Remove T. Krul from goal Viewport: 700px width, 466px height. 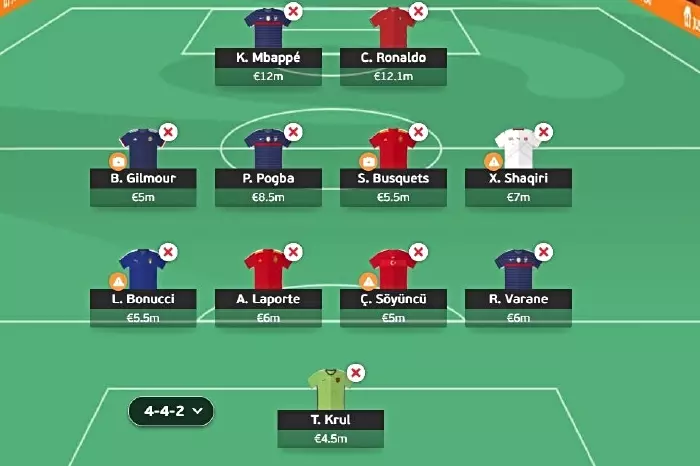(x=356, y=373)
